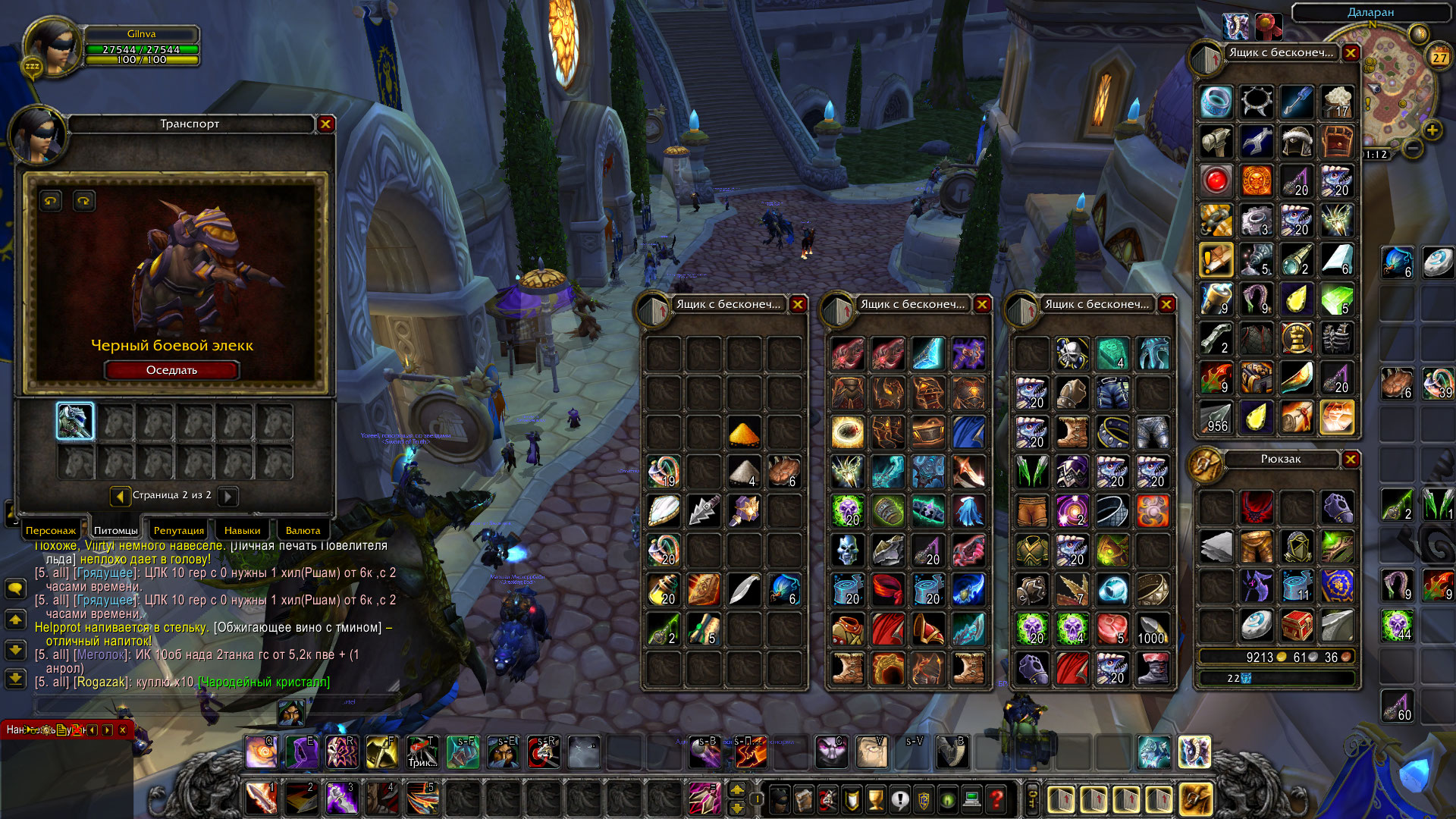Switch to the Персонаж tab
The image size is (1456, 819).
[x=51, y=530]
